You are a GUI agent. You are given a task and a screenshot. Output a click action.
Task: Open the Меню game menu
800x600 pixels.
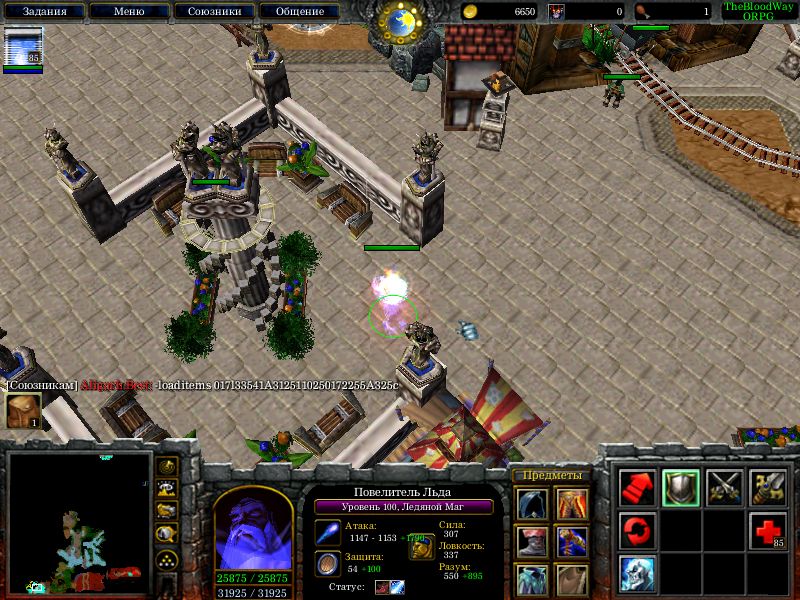coord(128,12)
